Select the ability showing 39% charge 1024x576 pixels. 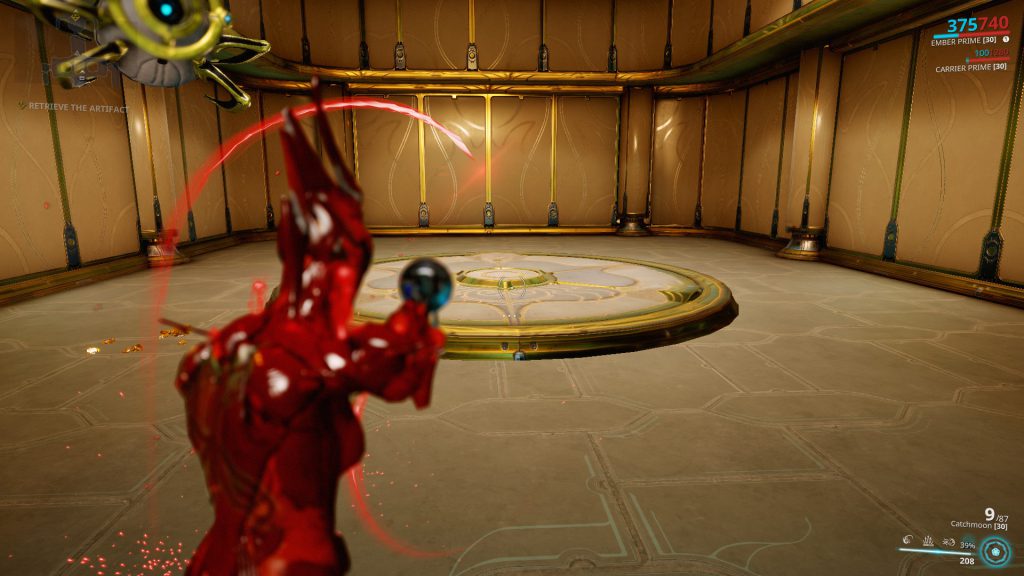[966, 543]
